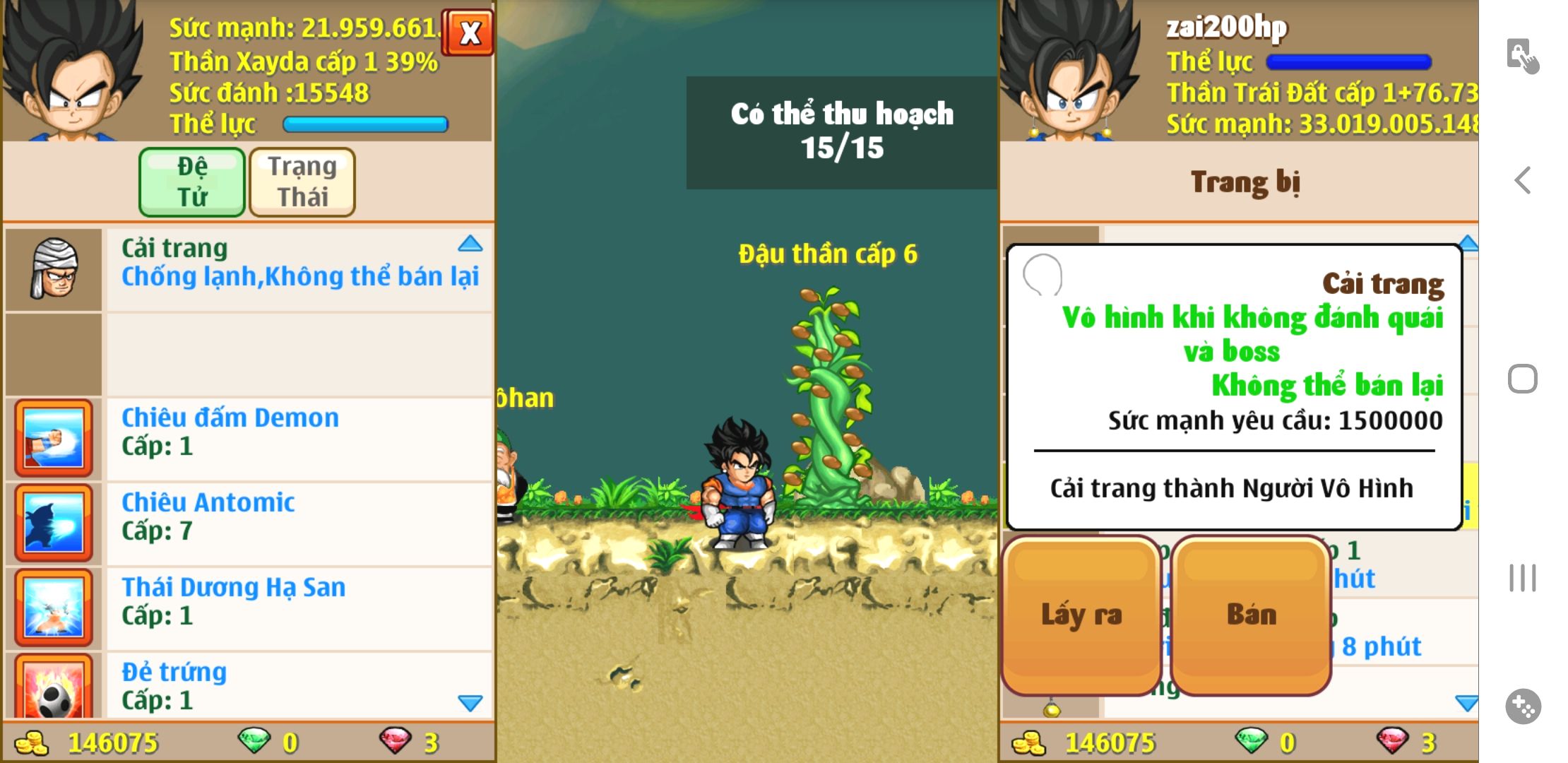Open the Android recent apps view

pyautogui.click(x=1523, y=578)
